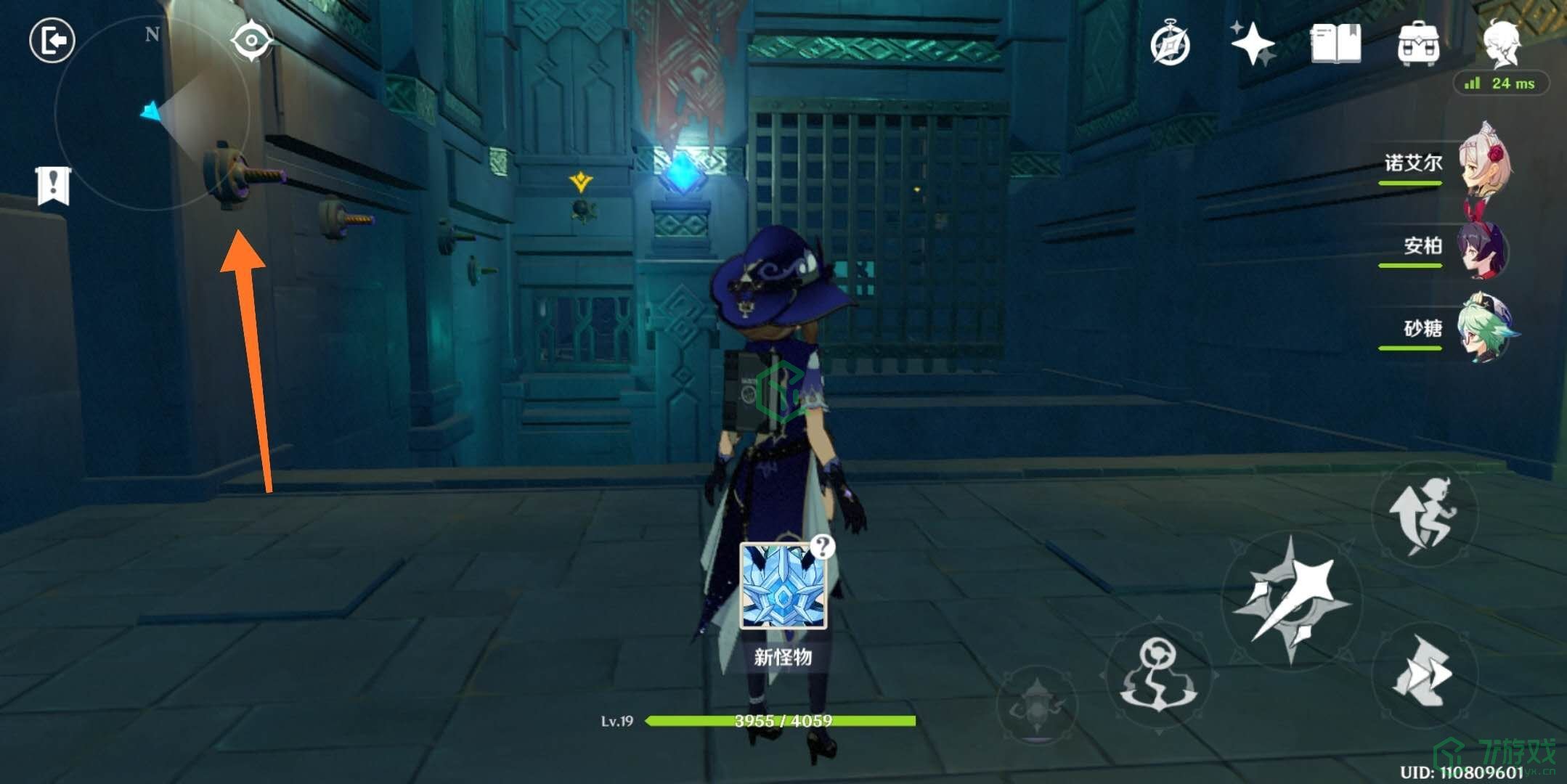Viewport: 1567px width, 784px height.
Task: Open the Adventurer Handbook book icon
Action: pos(1335,44)
